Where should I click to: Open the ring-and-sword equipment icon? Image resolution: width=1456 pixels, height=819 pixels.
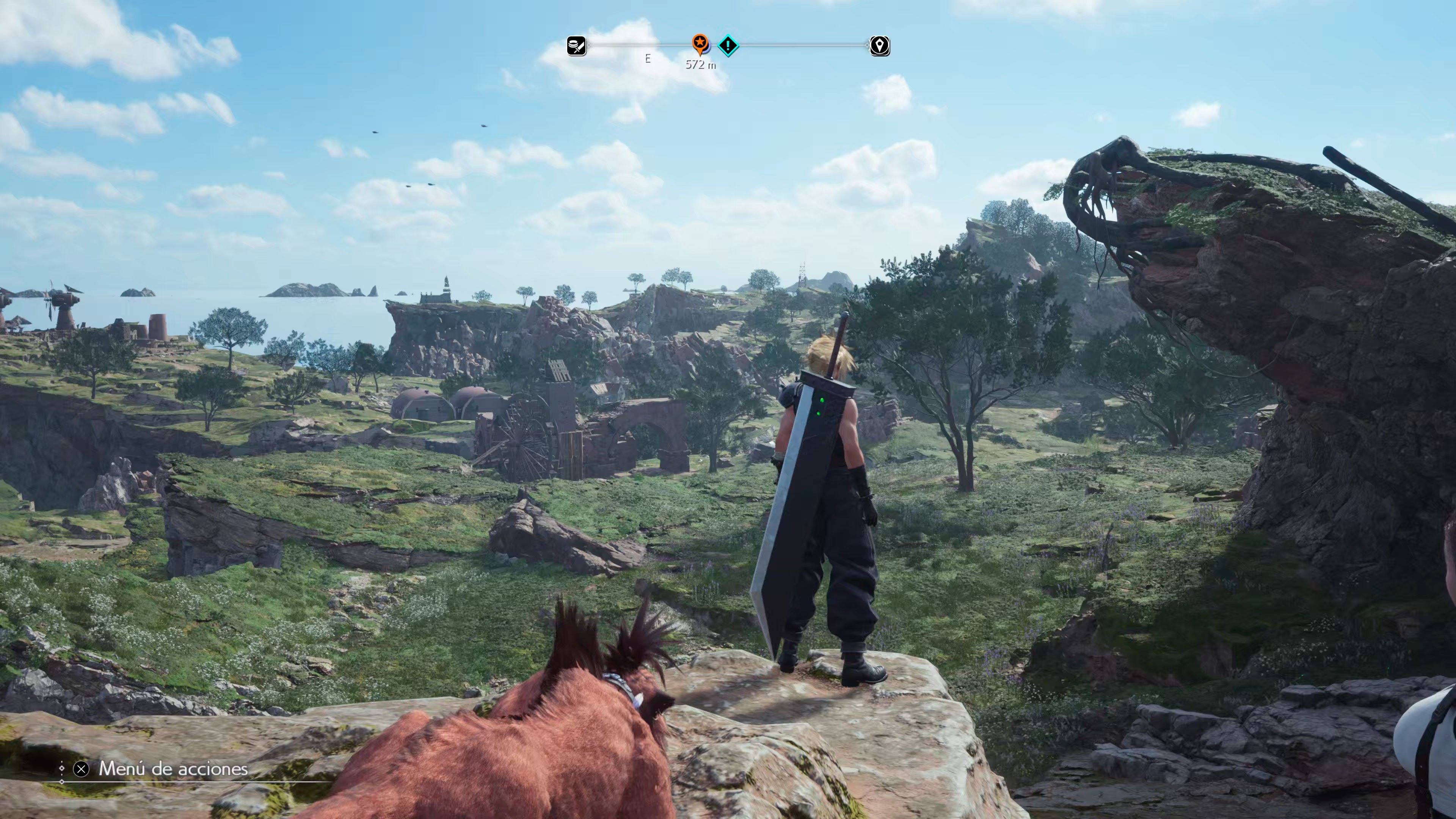576,46
